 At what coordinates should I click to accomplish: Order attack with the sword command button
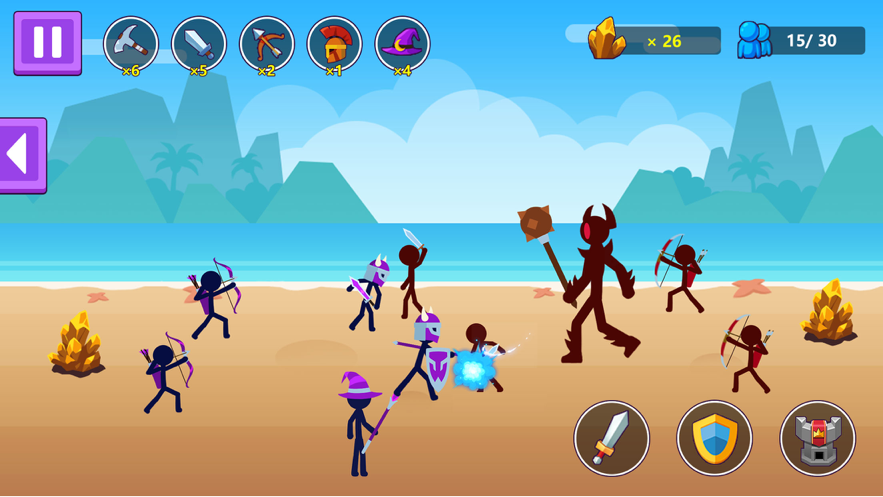(611, 438)
